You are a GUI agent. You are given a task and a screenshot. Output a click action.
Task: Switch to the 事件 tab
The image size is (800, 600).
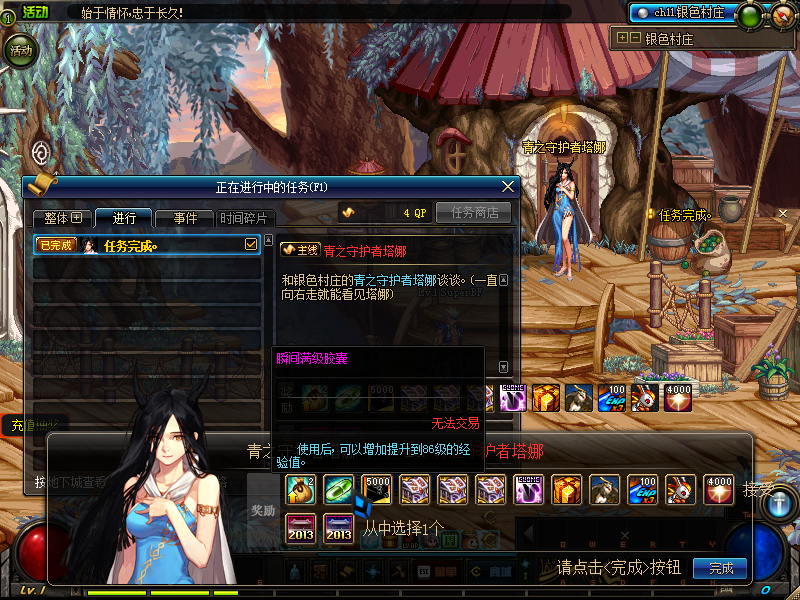[x=185, y=217]
